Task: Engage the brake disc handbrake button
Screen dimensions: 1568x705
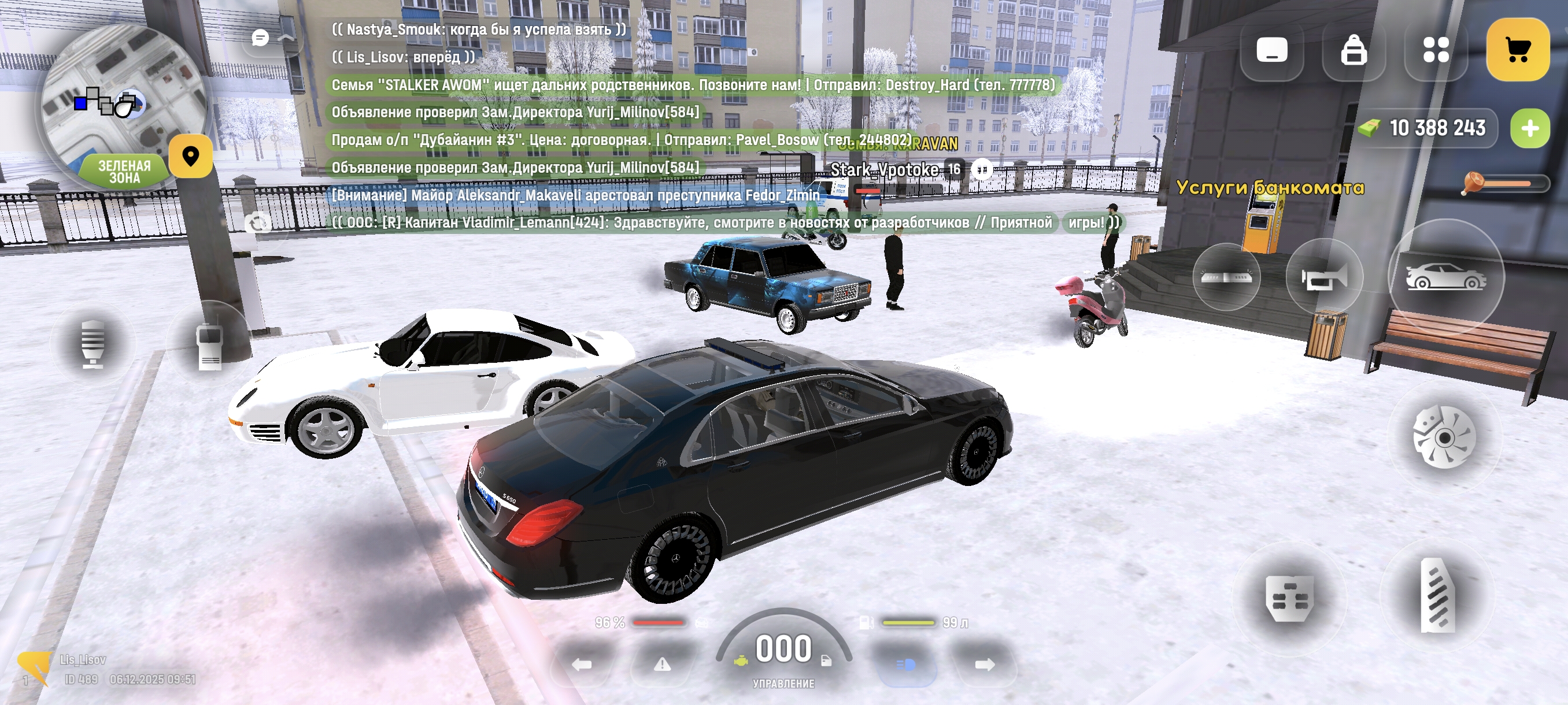Action: point(1444,437)
